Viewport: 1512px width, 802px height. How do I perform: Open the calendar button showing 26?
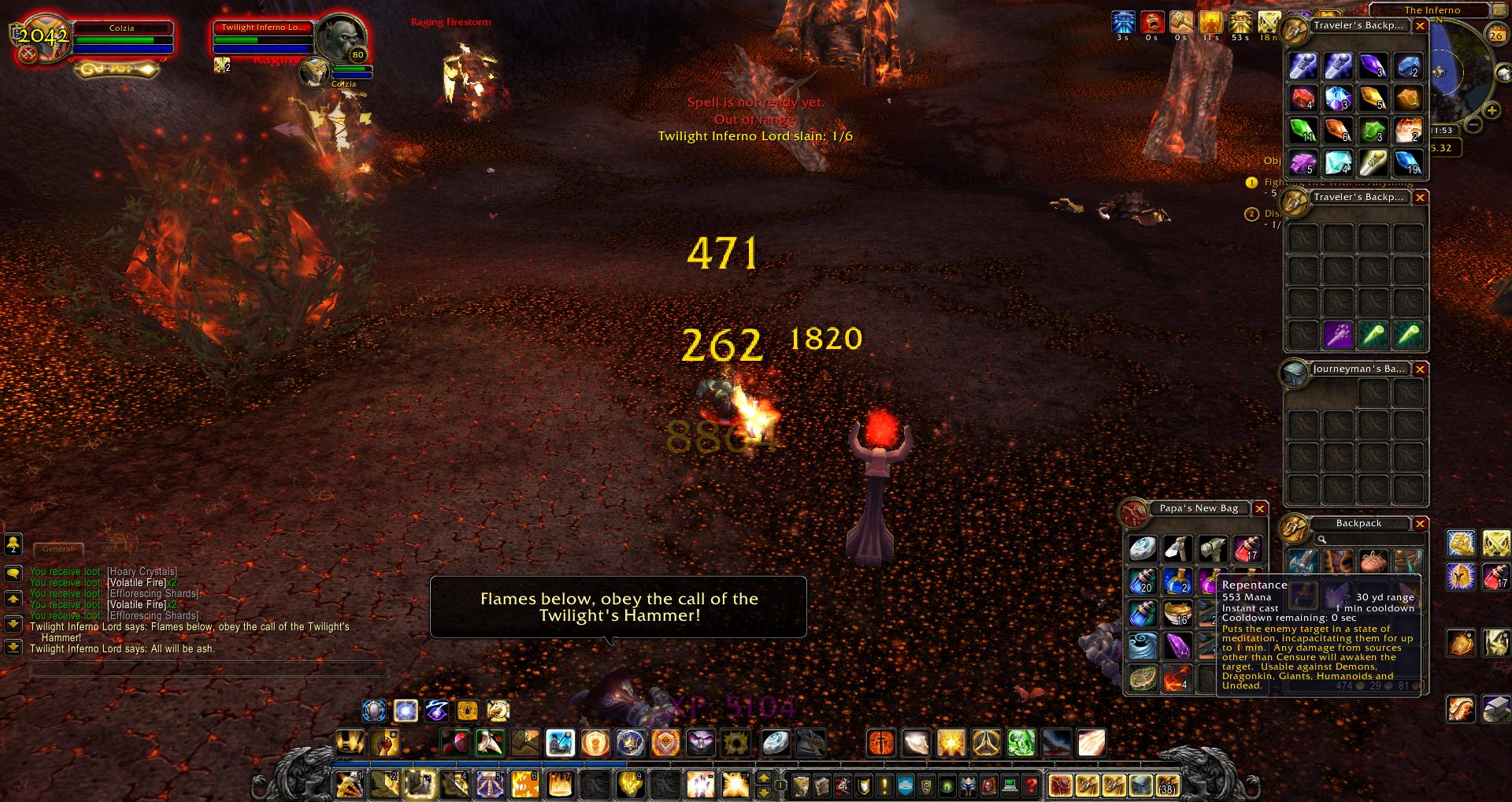[x=1495, y=35]
